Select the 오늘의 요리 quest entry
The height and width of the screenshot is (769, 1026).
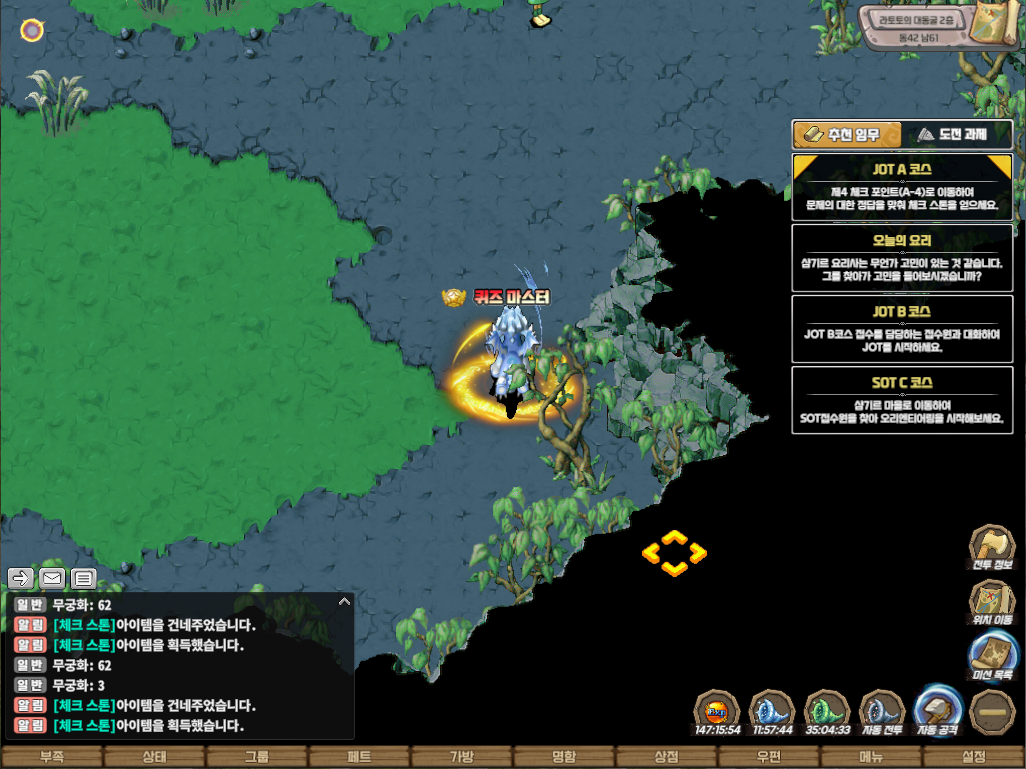coord(902,257)
